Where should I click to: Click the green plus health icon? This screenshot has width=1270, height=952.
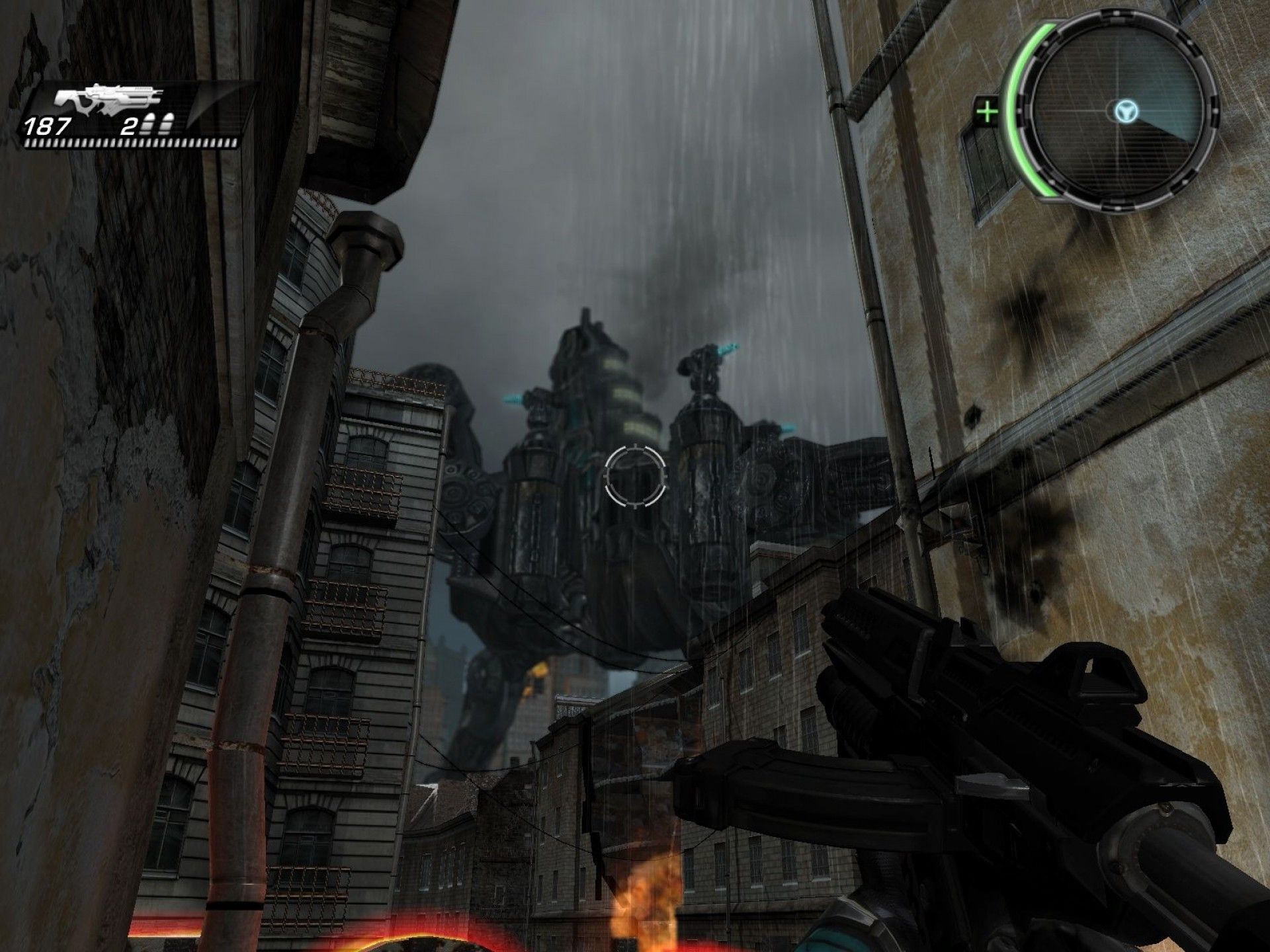[x=988, y=111]
